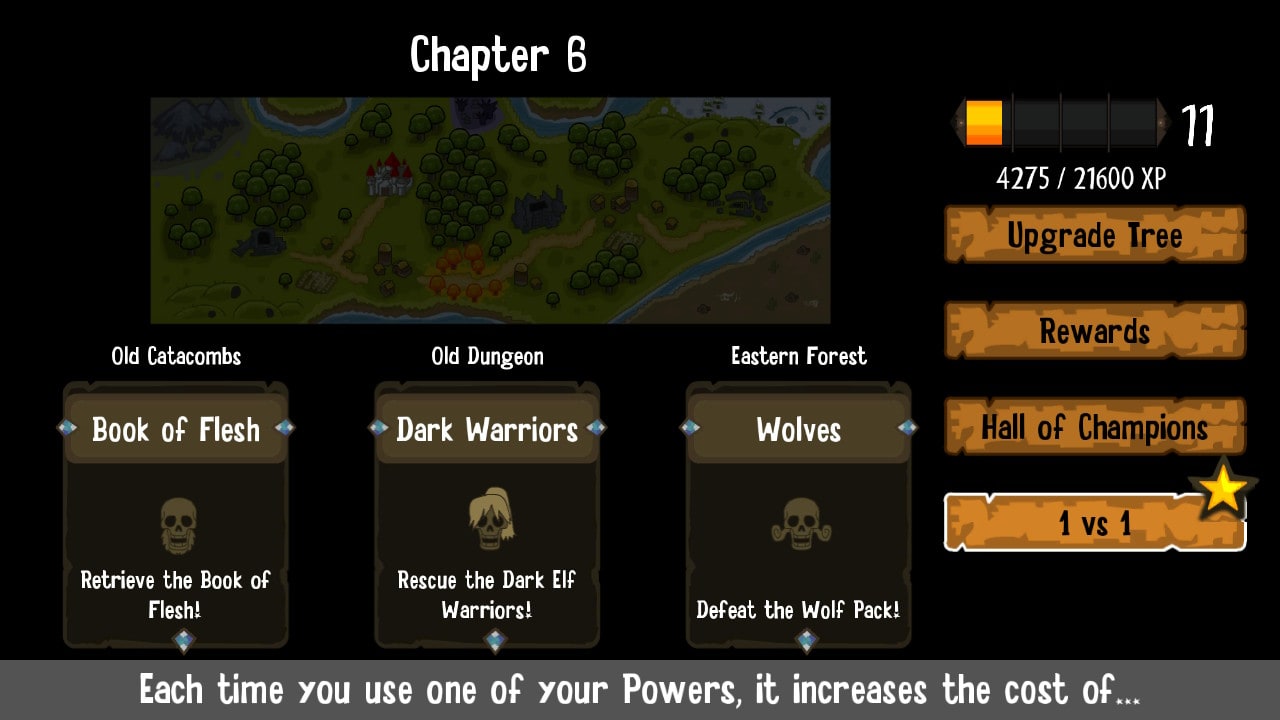Open the Upgrade Tree
Image resolution: width=1280 pixels, height=720 pixels.
coord(1093,235)
